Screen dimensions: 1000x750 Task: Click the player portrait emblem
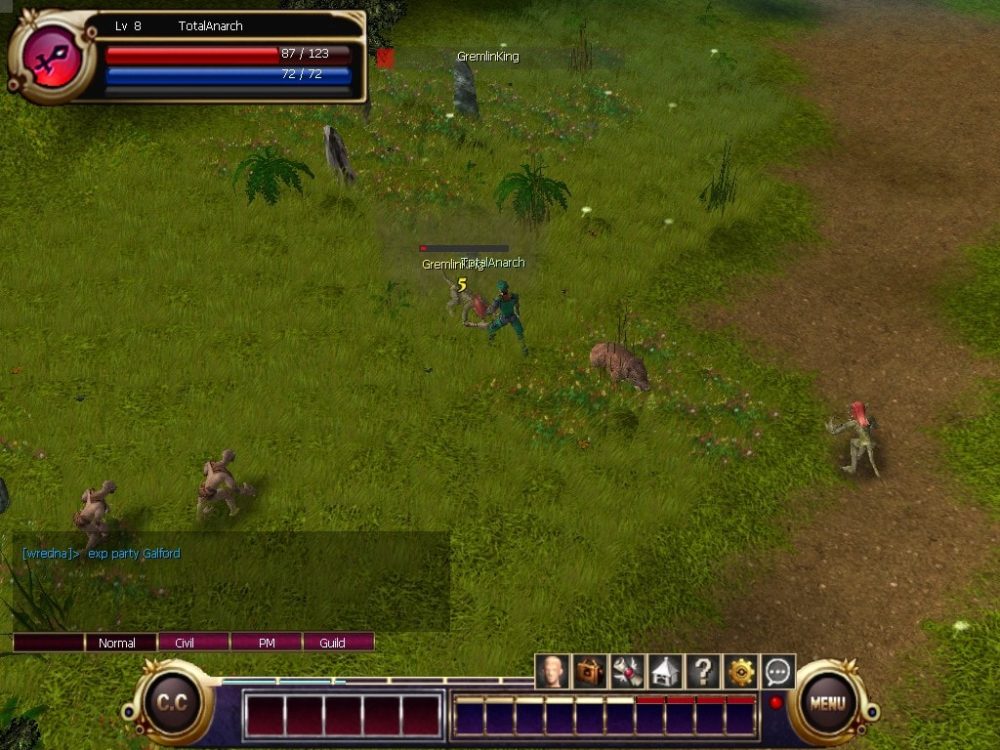click(x=51, y=56)
